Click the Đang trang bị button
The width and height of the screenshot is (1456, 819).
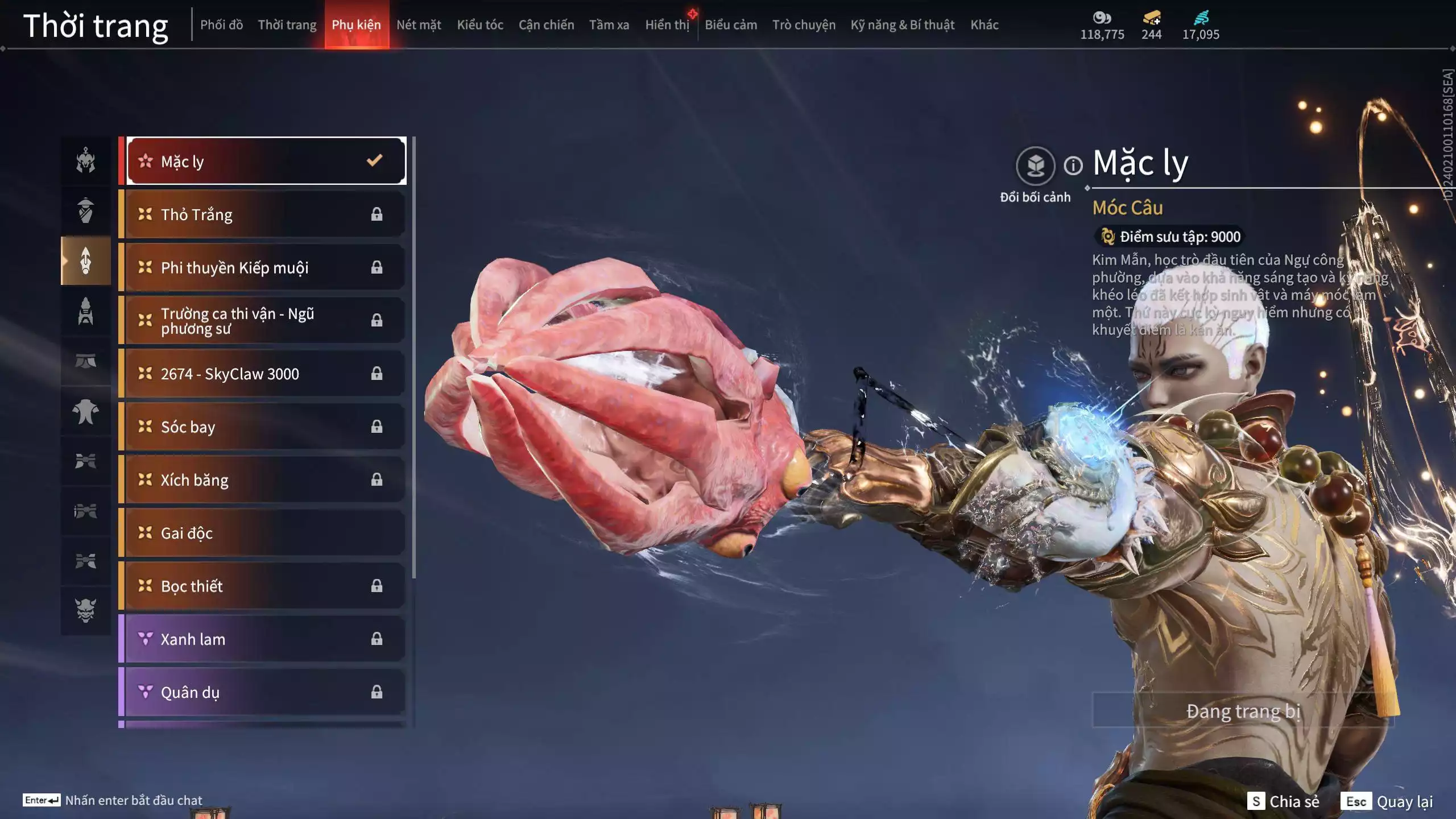(x=1243, y=711)
